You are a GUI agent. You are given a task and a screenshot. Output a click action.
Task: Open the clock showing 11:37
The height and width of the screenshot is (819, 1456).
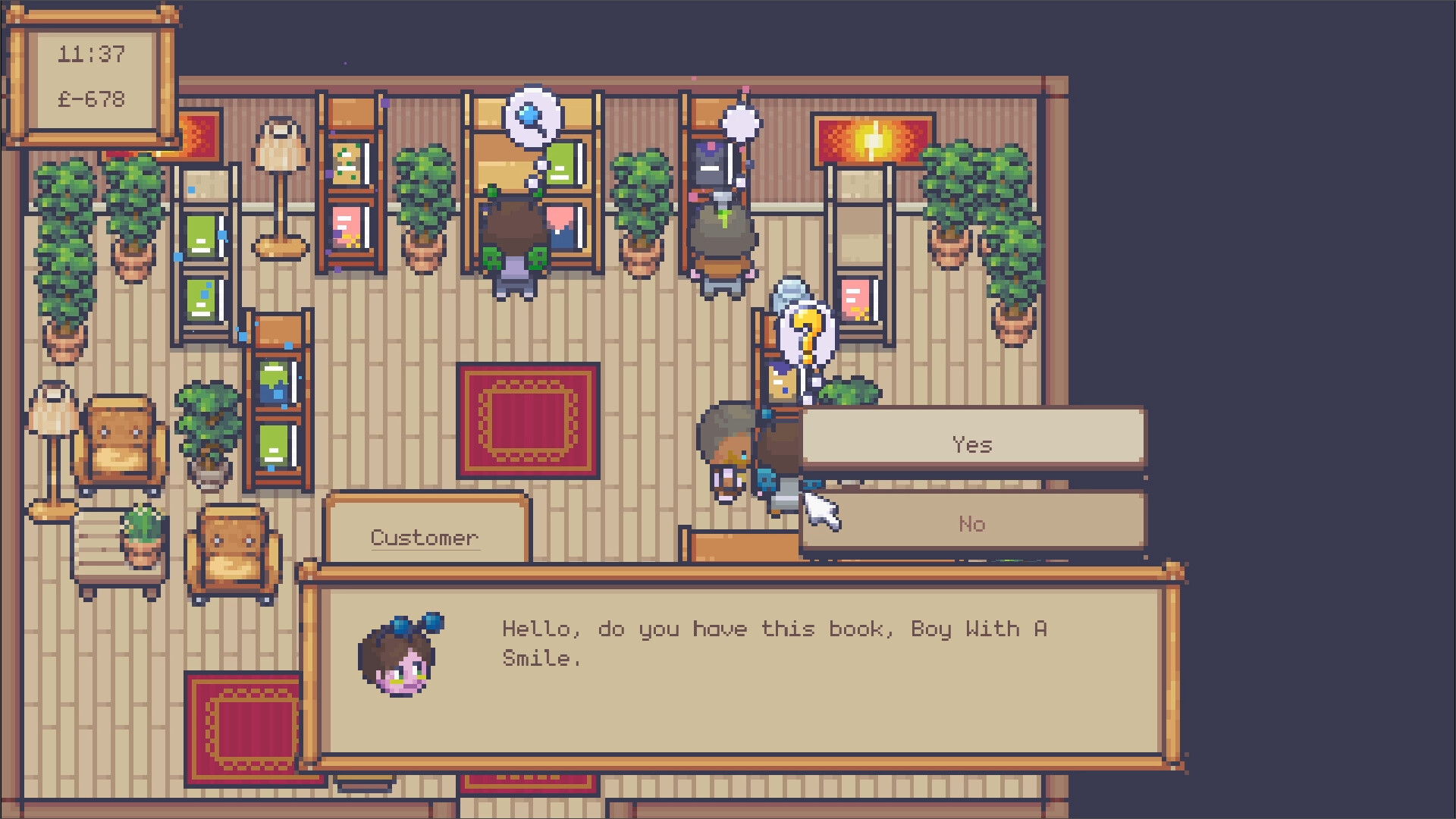click(x=92, y=54)
